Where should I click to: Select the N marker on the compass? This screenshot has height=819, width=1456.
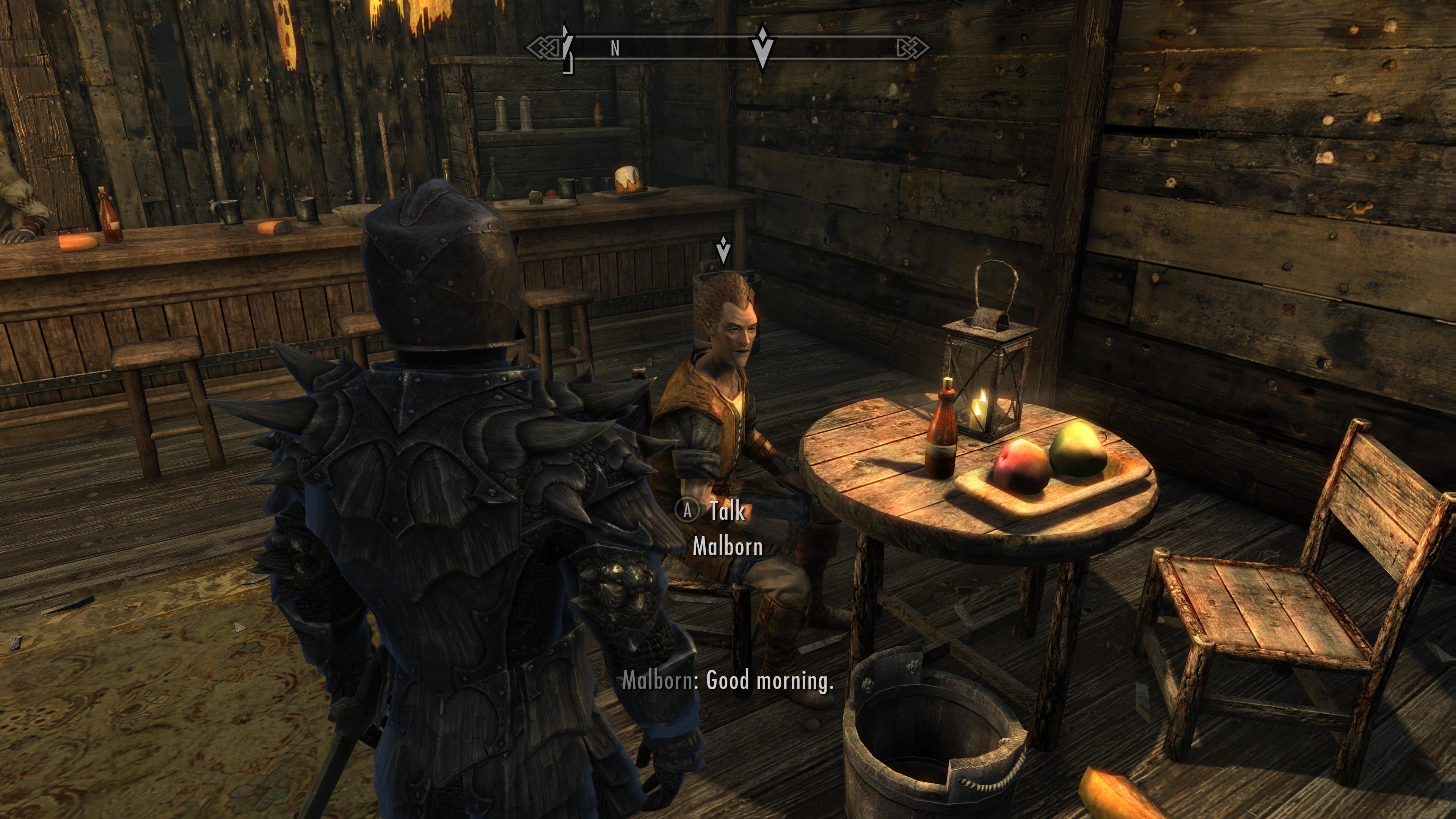[615, 49]
